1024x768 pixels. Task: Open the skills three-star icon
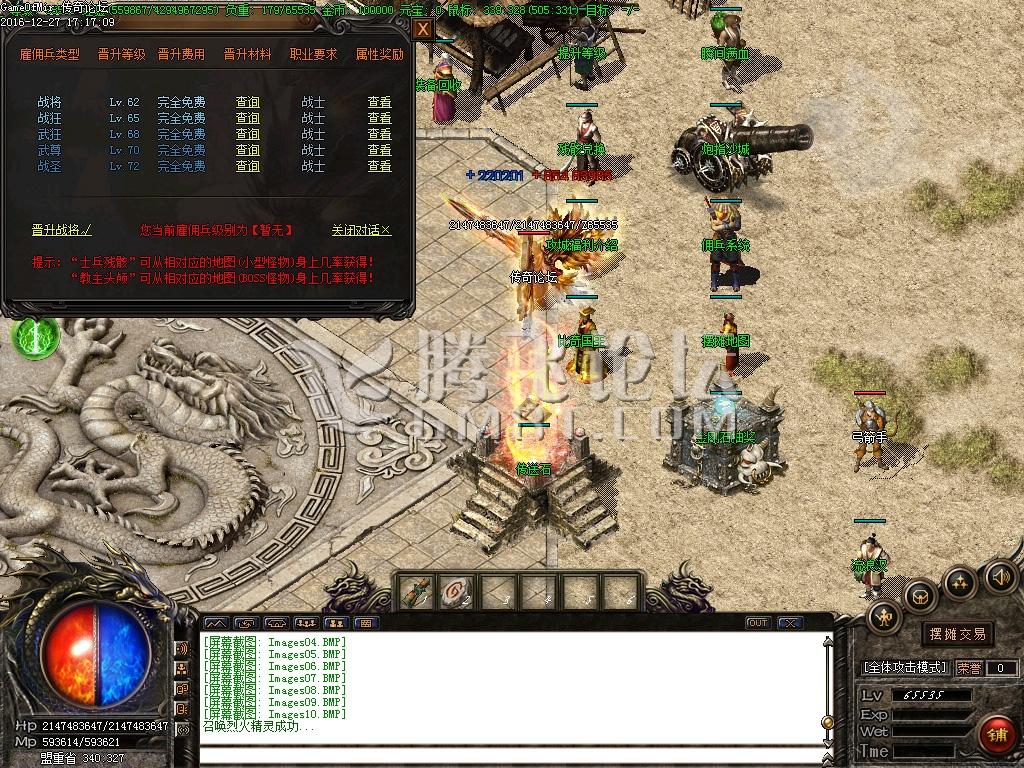[960, 582]
